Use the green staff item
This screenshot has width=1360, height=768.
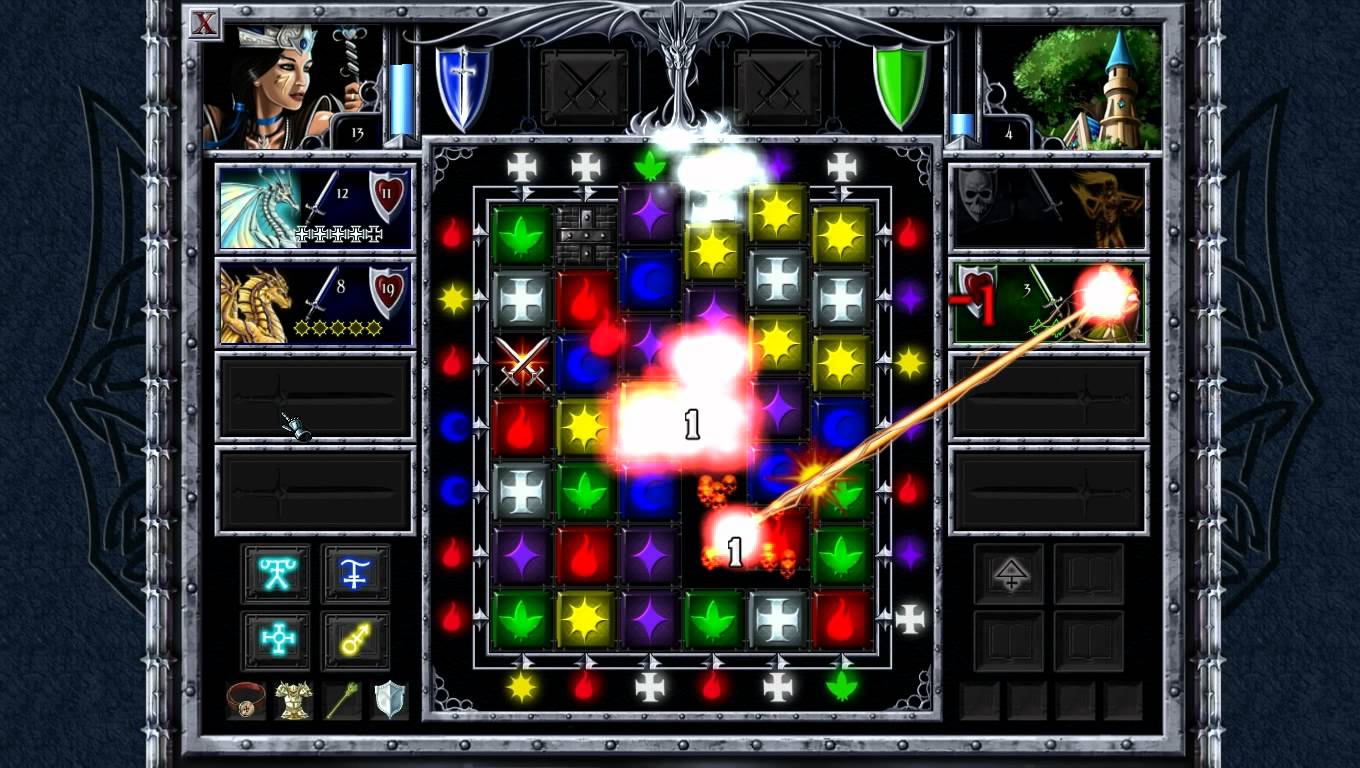342,700
